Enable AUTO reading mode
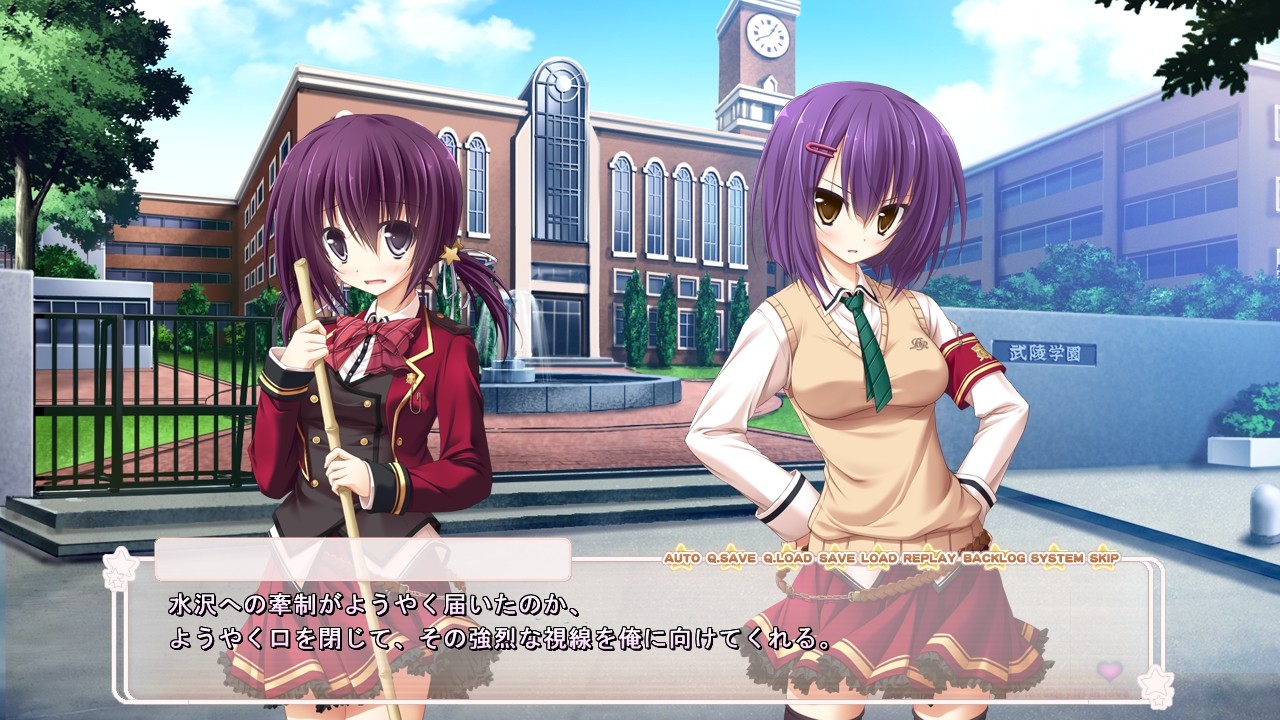This screenshot has width=1280, height=720. coord(681,557)
